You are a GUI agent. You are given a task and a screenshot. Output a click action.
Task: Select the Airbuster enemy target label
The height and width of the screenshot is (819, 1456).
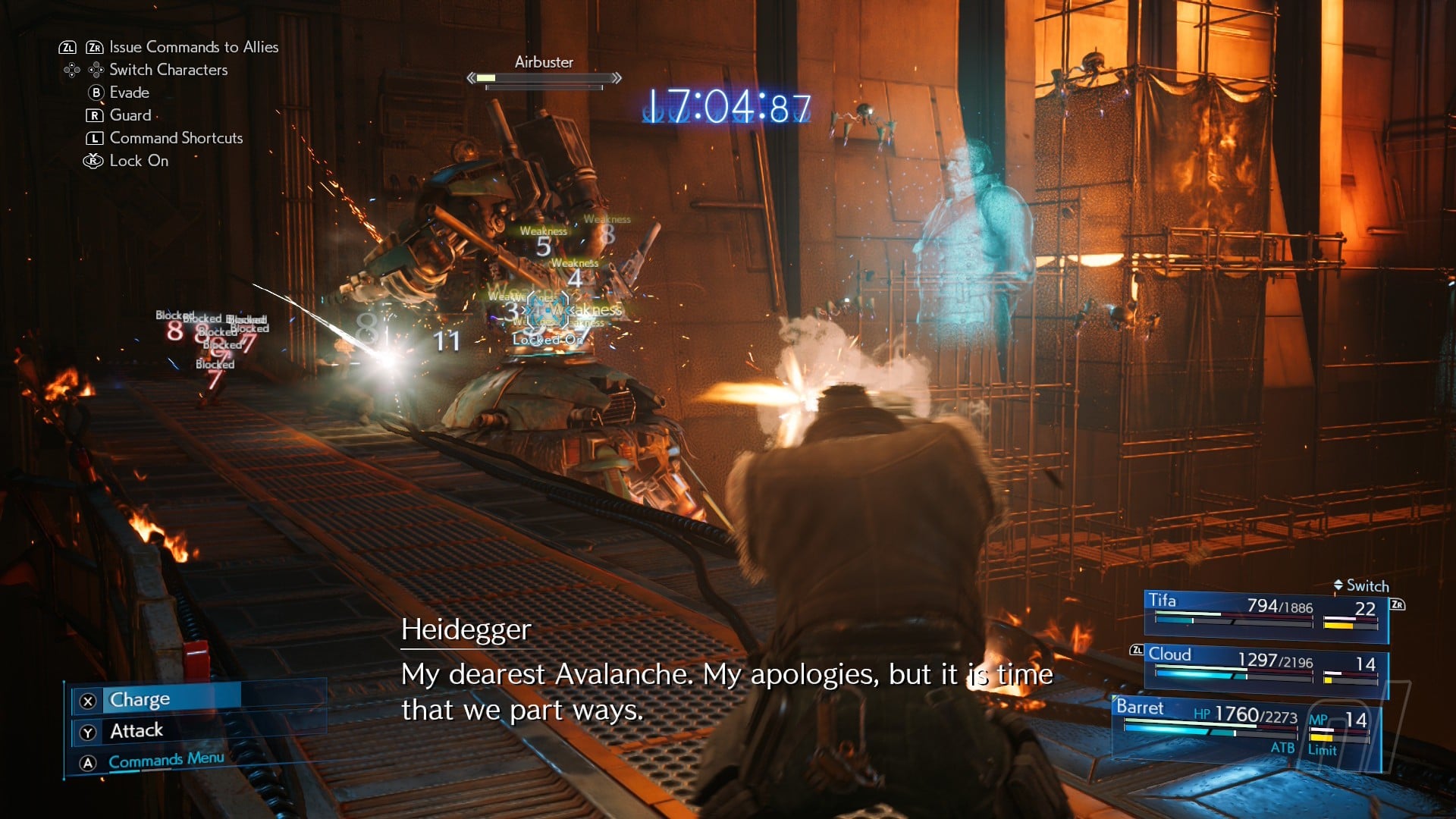tap(544, 62)
